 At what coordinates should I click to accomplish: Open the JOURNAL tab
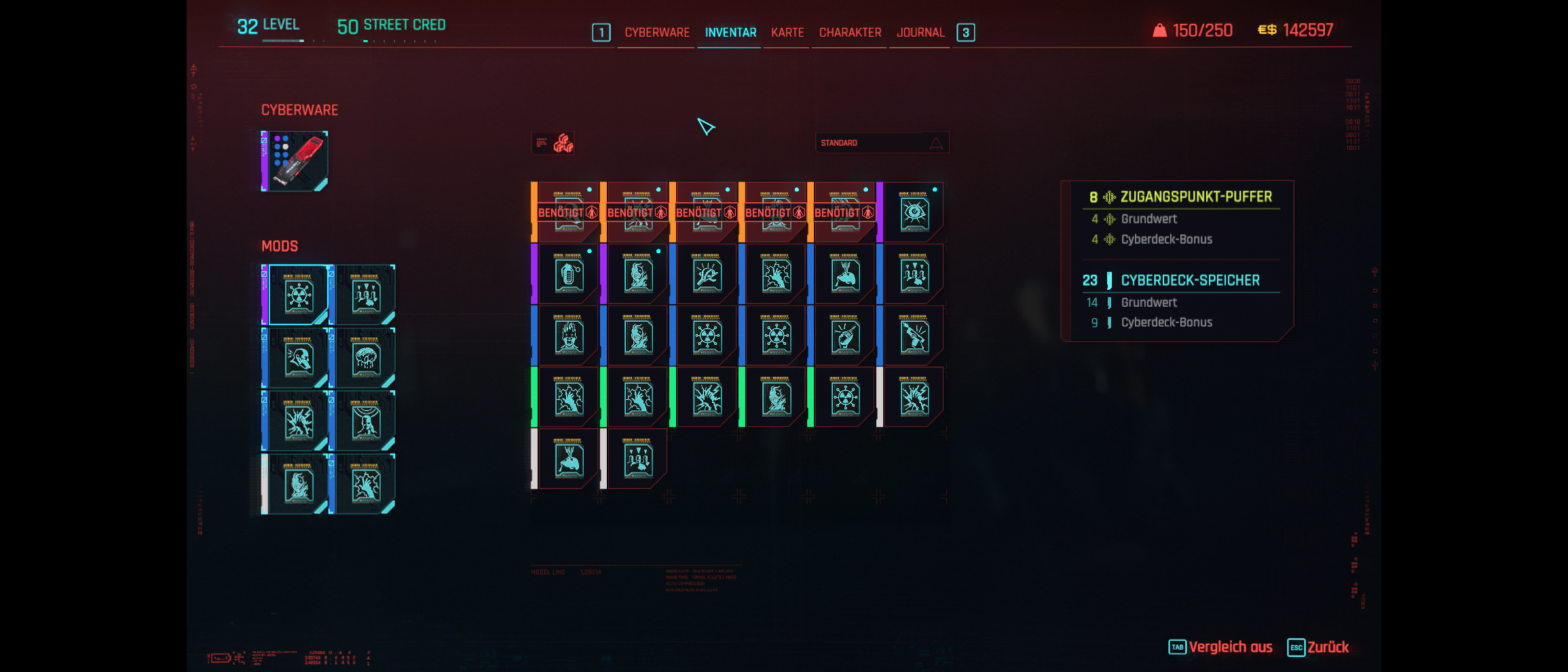pos(920,32)
